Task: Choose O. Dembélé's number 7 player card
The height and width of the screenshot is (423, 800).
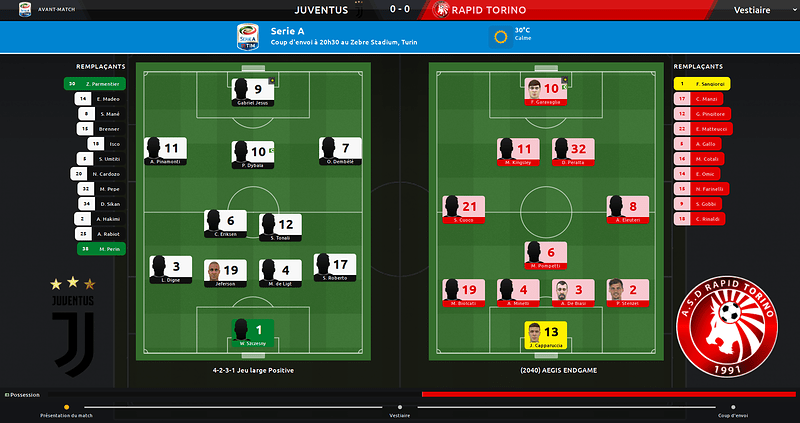Action: point(340,152)
